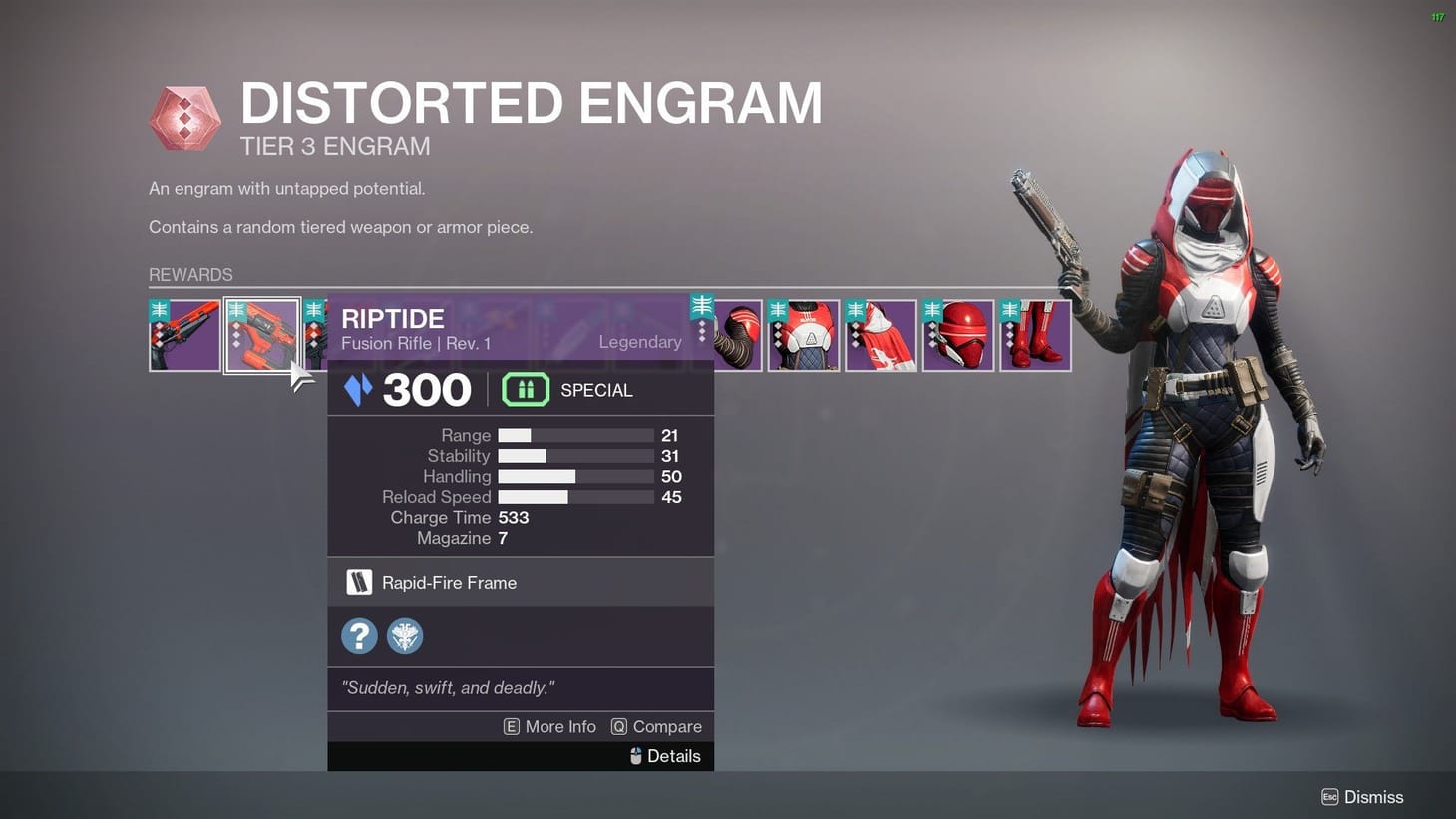
Task: Click the question mark perk icon on Riptide
Action: pos(359,635)
